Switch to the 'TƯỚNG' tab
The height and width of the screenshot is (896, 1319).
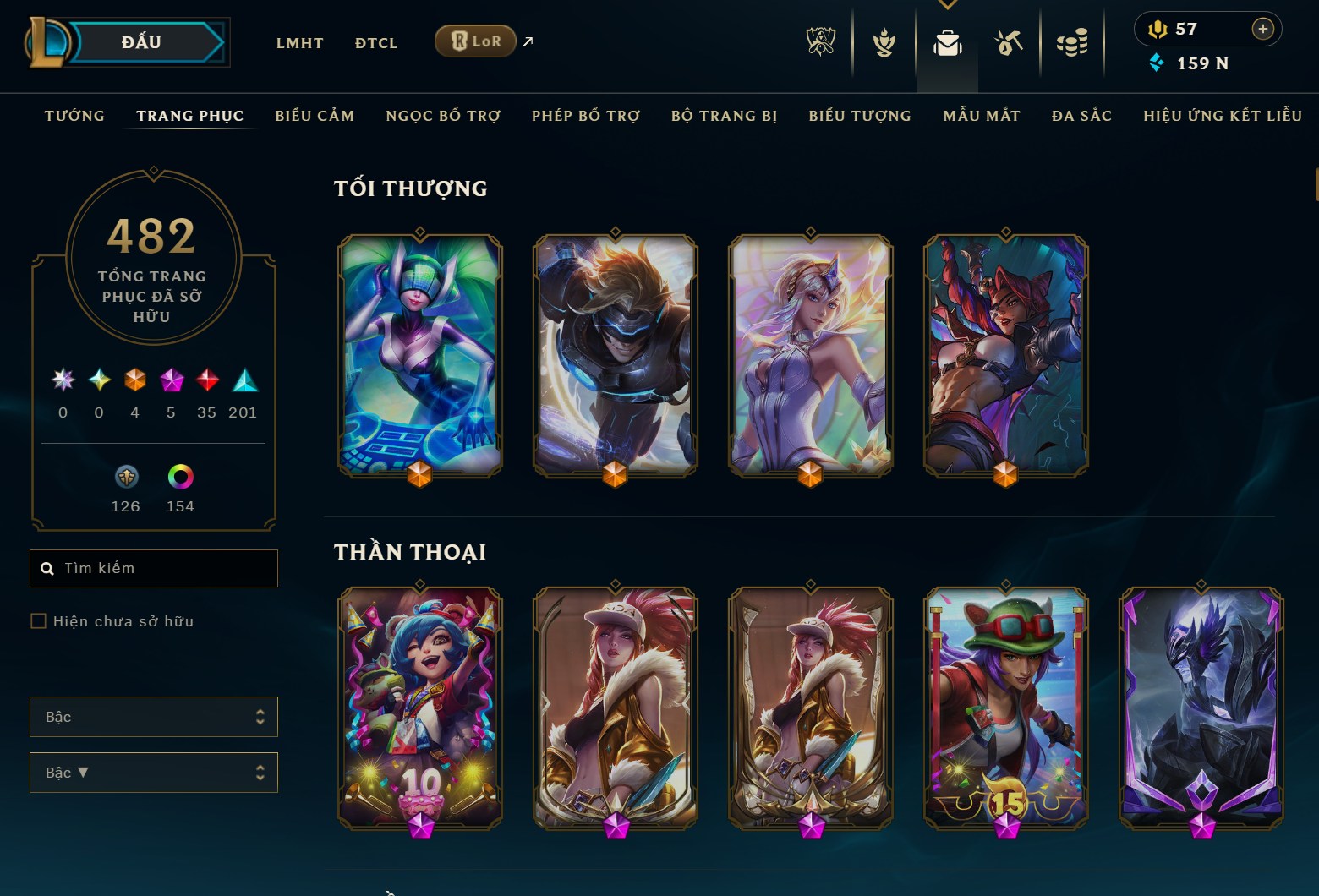74,116
